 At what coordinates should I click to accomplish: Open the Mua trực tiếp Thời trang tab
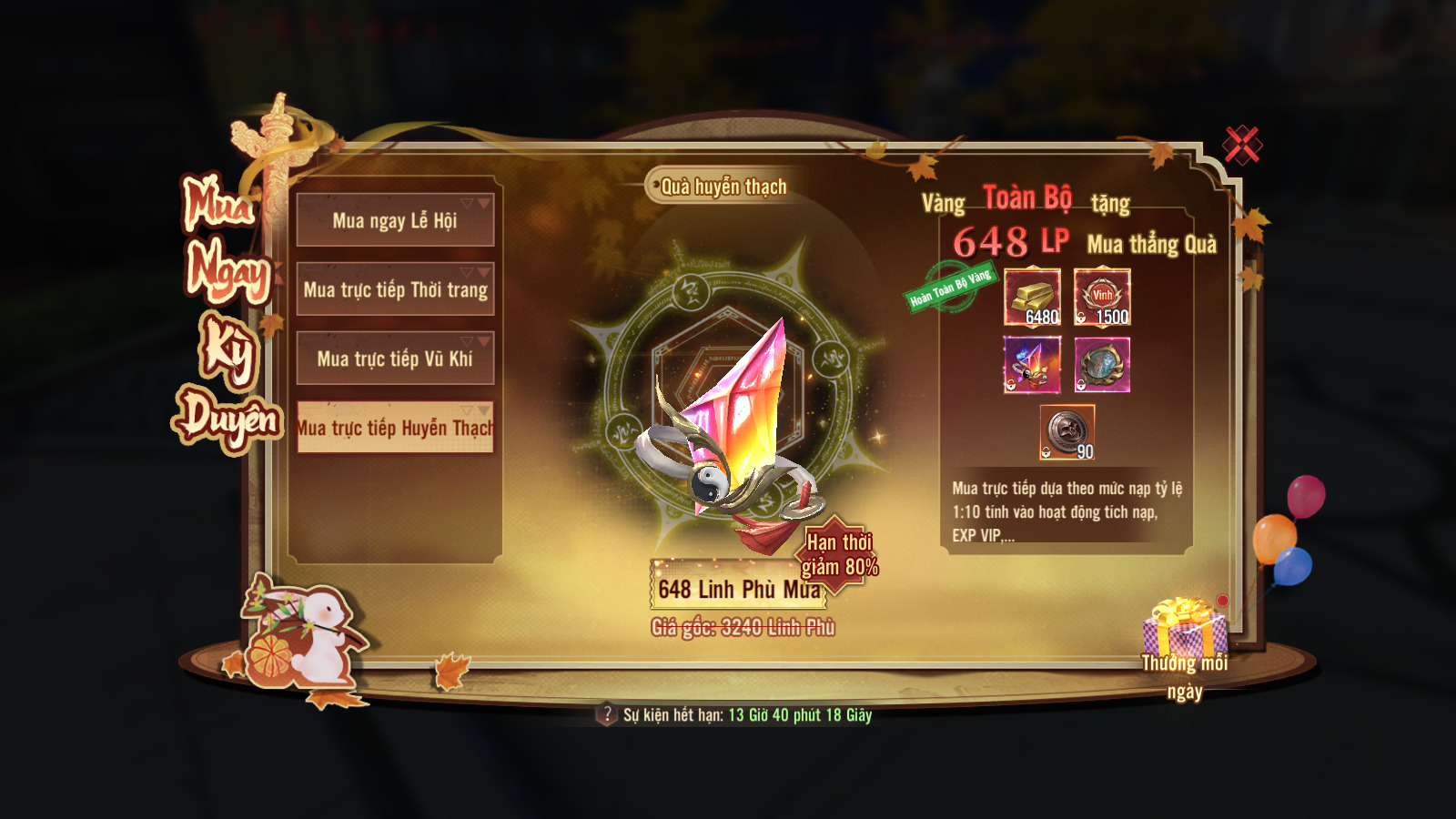(395, 289)
